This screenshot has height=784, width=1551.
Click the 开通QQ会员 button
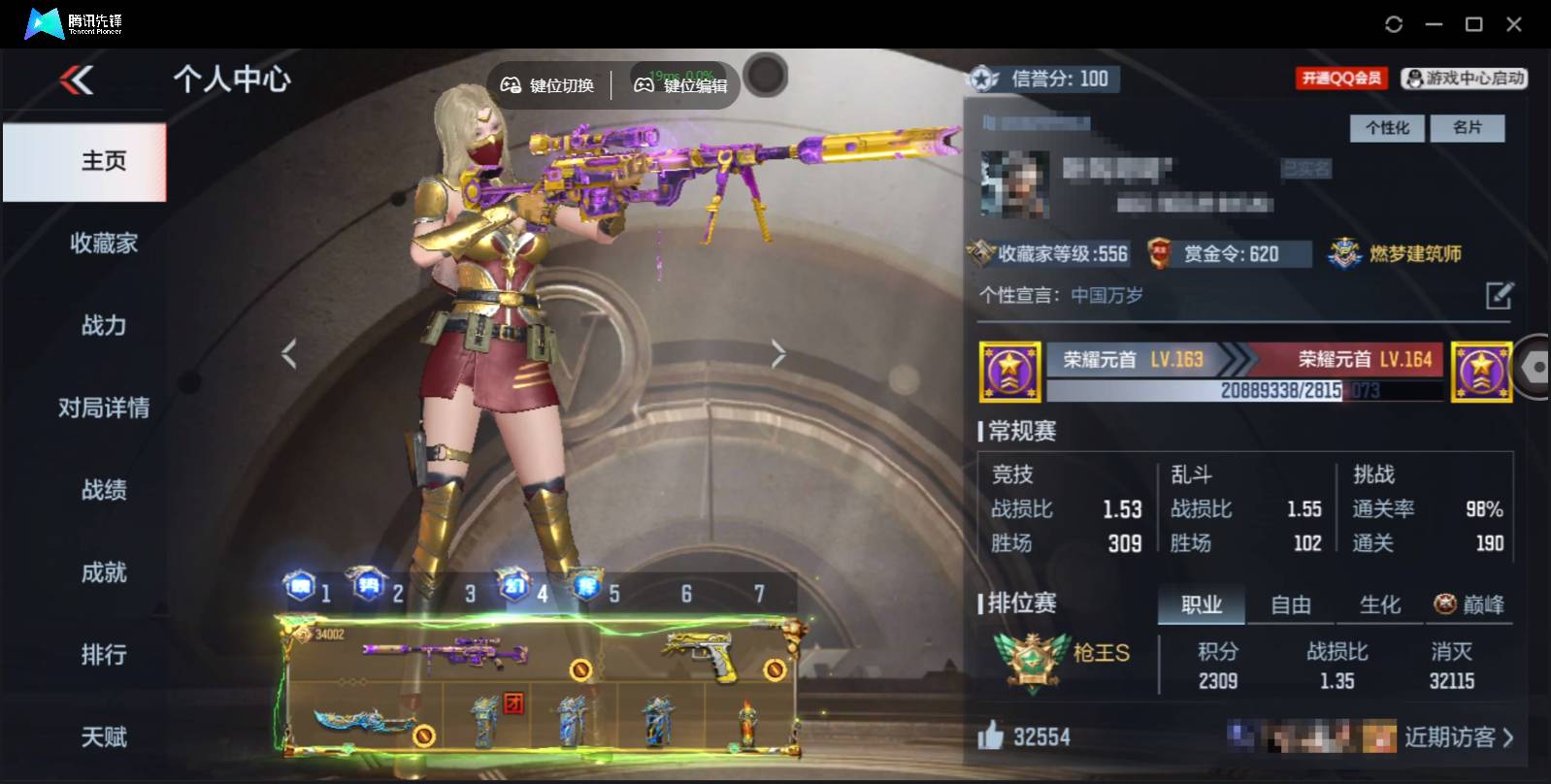point(1341,79)
